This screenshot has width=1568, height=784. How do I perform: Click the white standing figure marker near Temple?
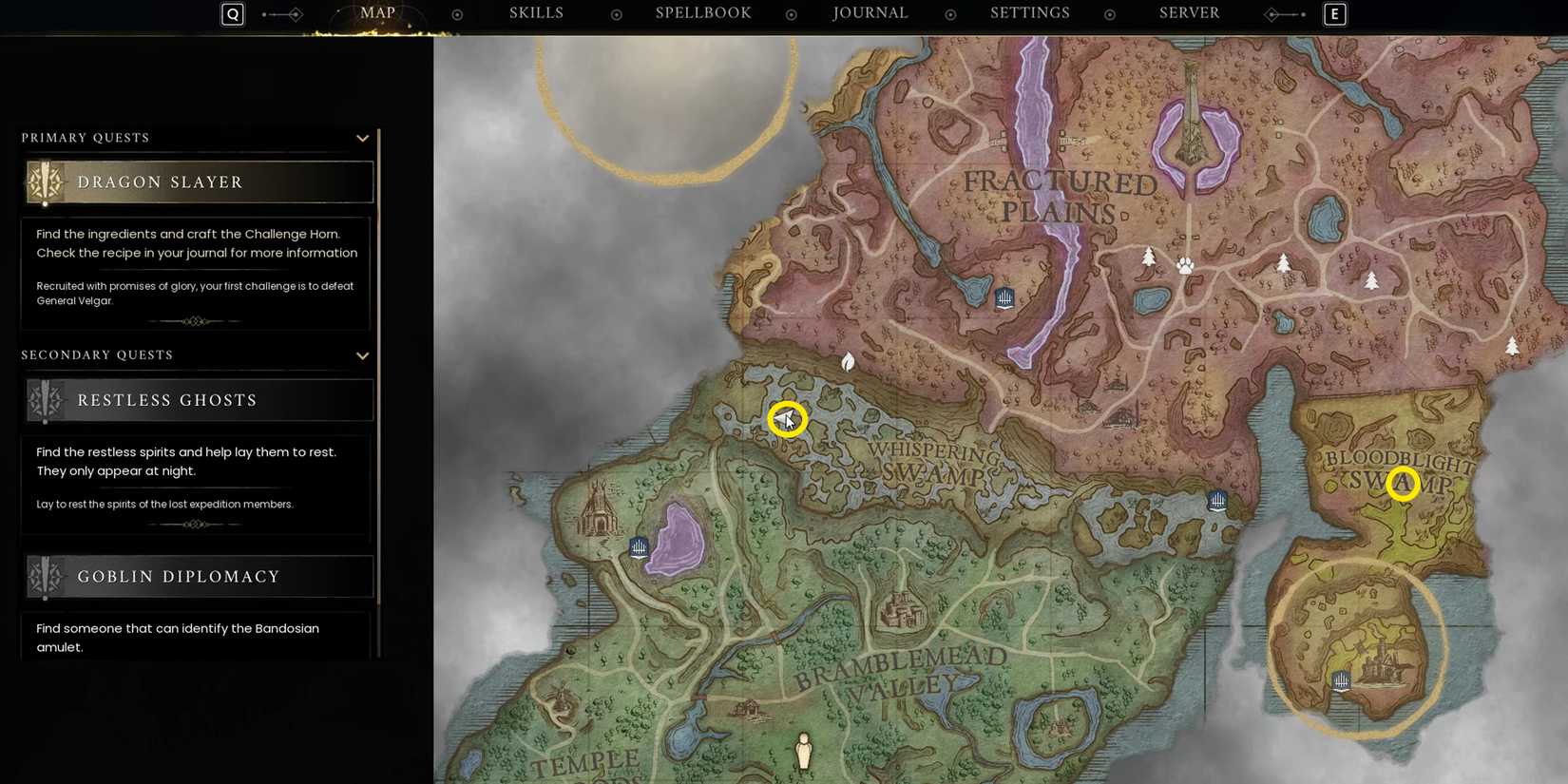(x=805, y=750)
